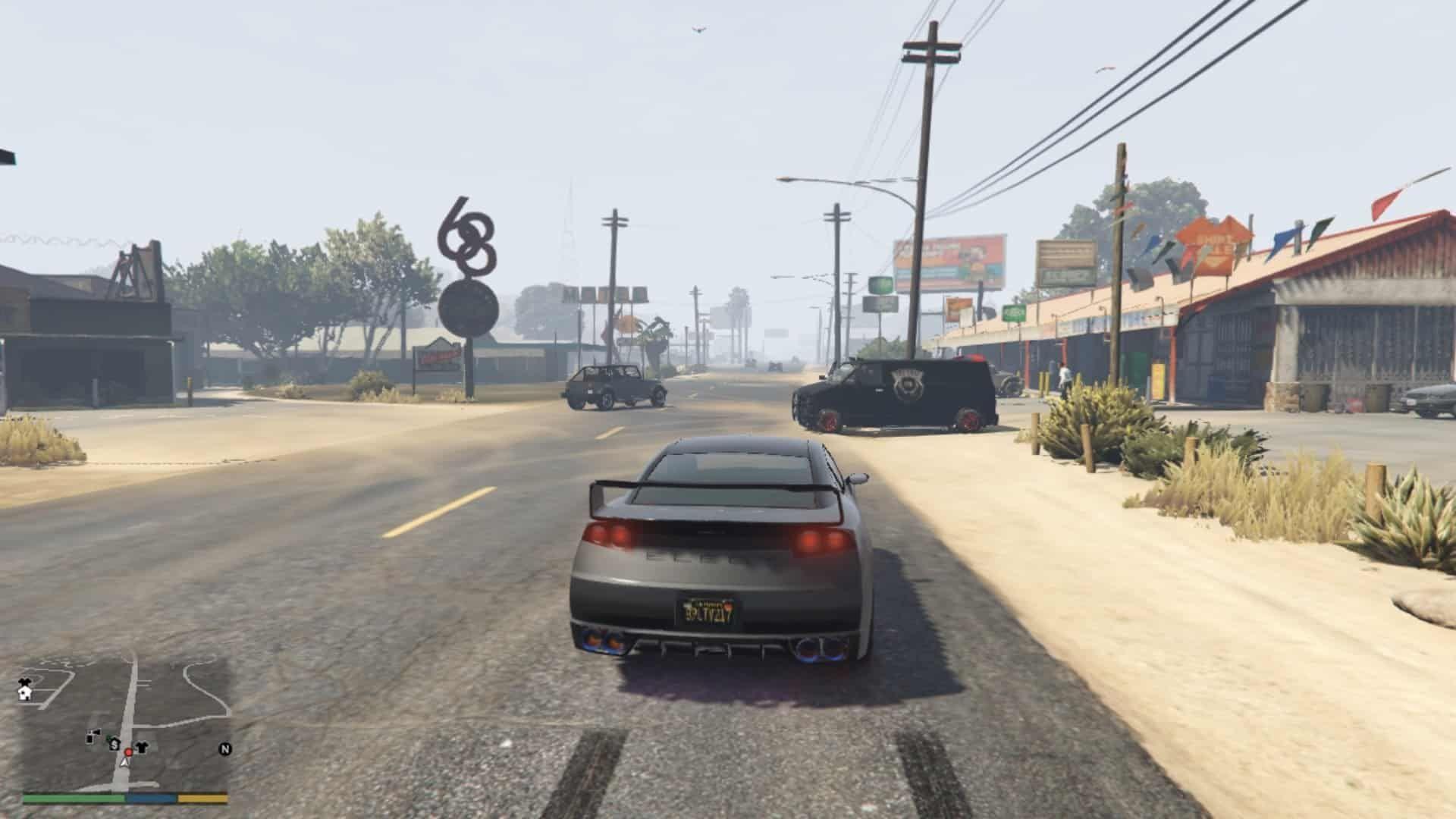The width and height of the screenshot is (1456, 819).
Task: Click the clothing store t-shirt icon on minimap
Action: pos(141,745)
